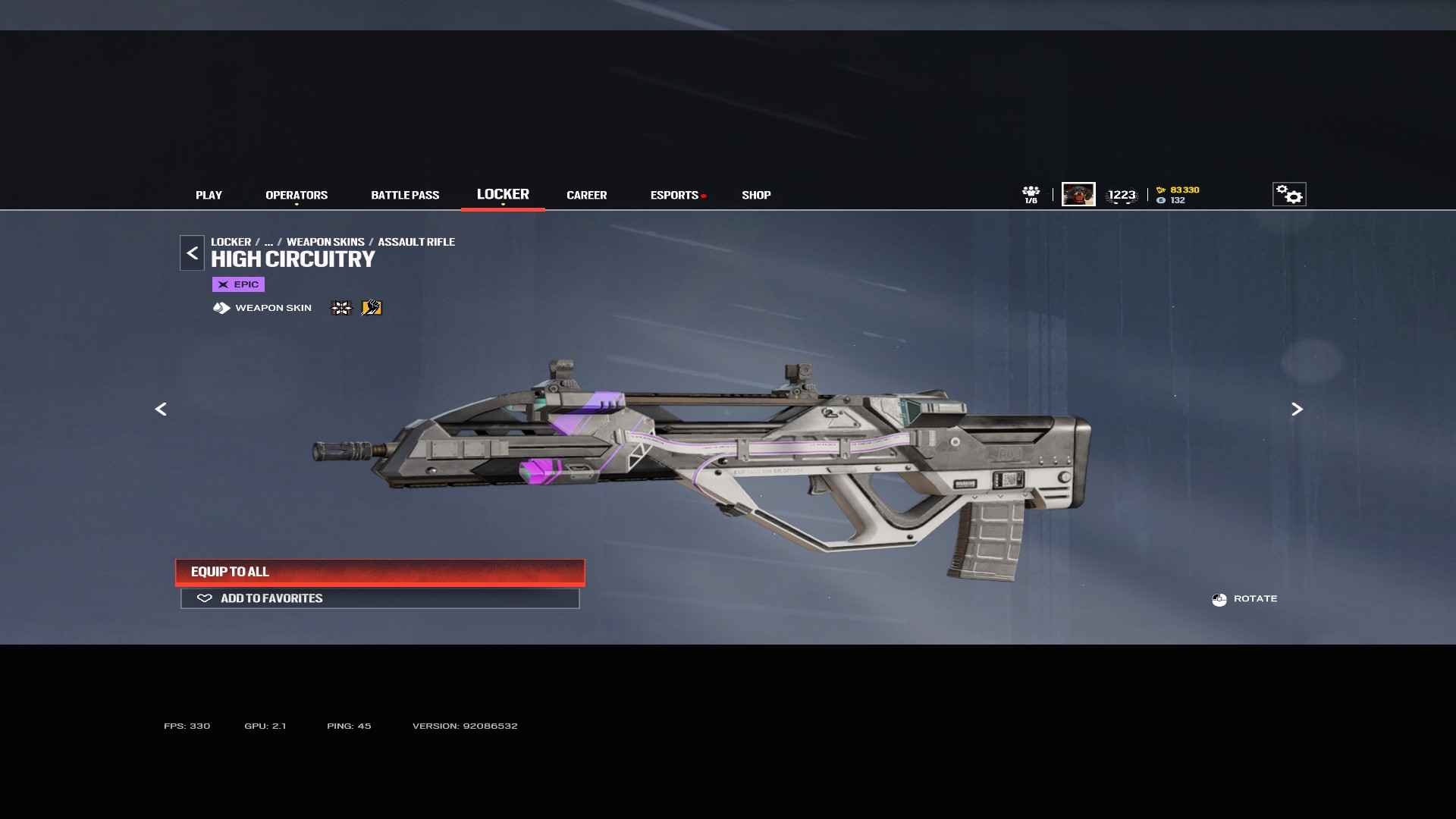
Task: Show the next weapon skin
Action: pos(1297,409)
